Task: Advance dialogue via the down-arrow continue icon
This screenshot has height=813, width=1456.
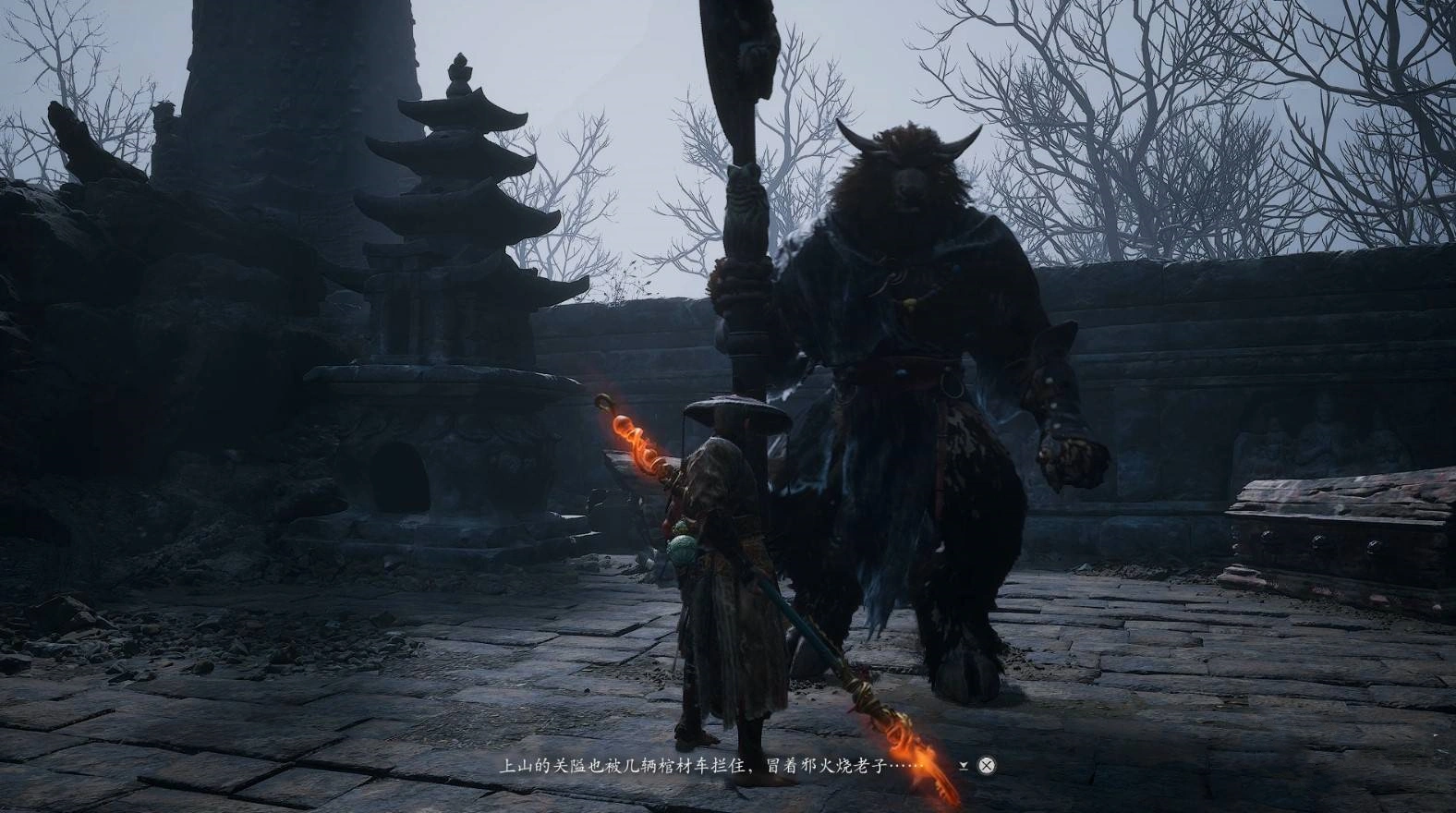Action: pyautogui.click(x=965, y=765)
